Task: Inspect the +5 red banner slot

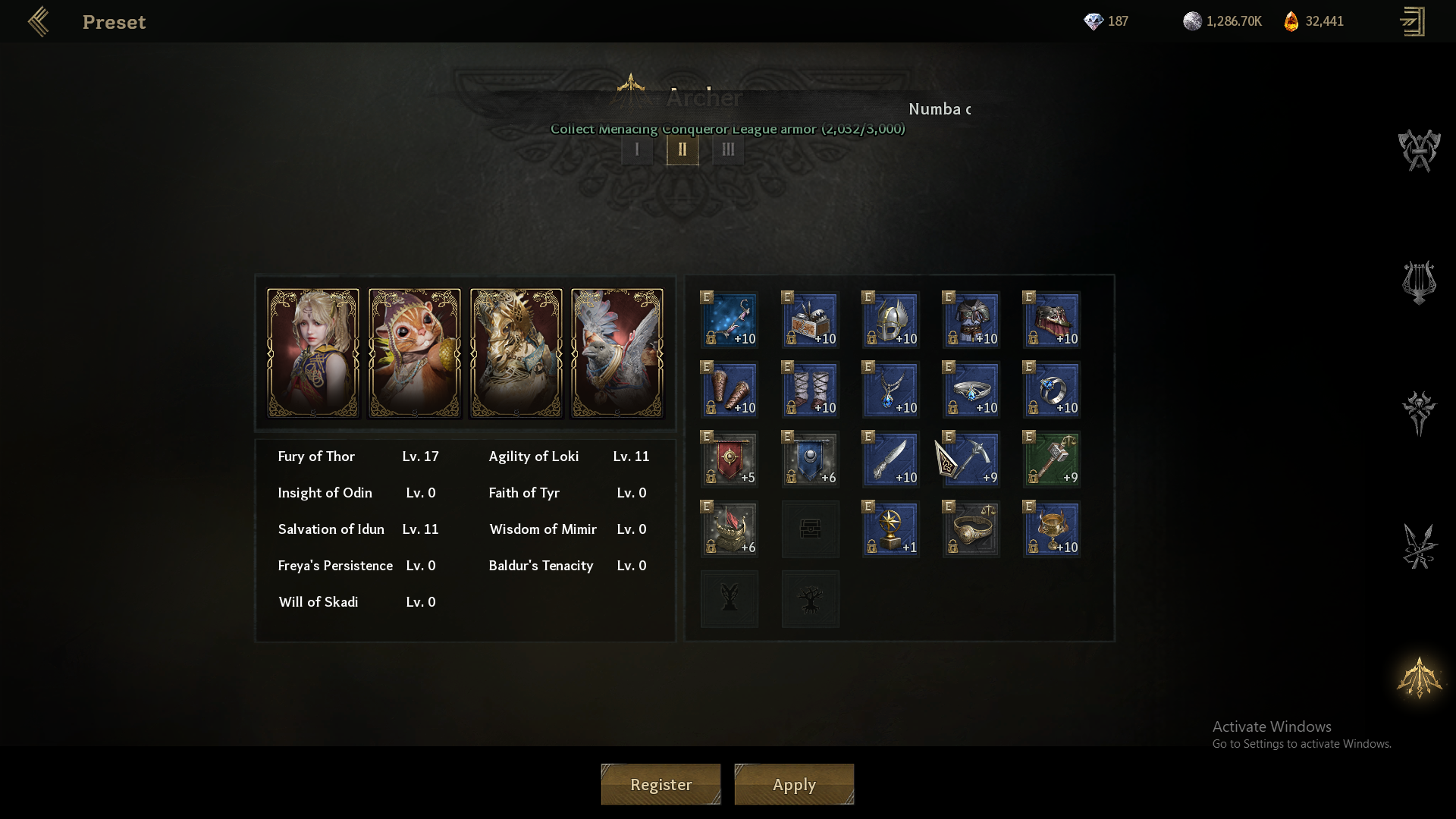Action: (x=730, y=459)
